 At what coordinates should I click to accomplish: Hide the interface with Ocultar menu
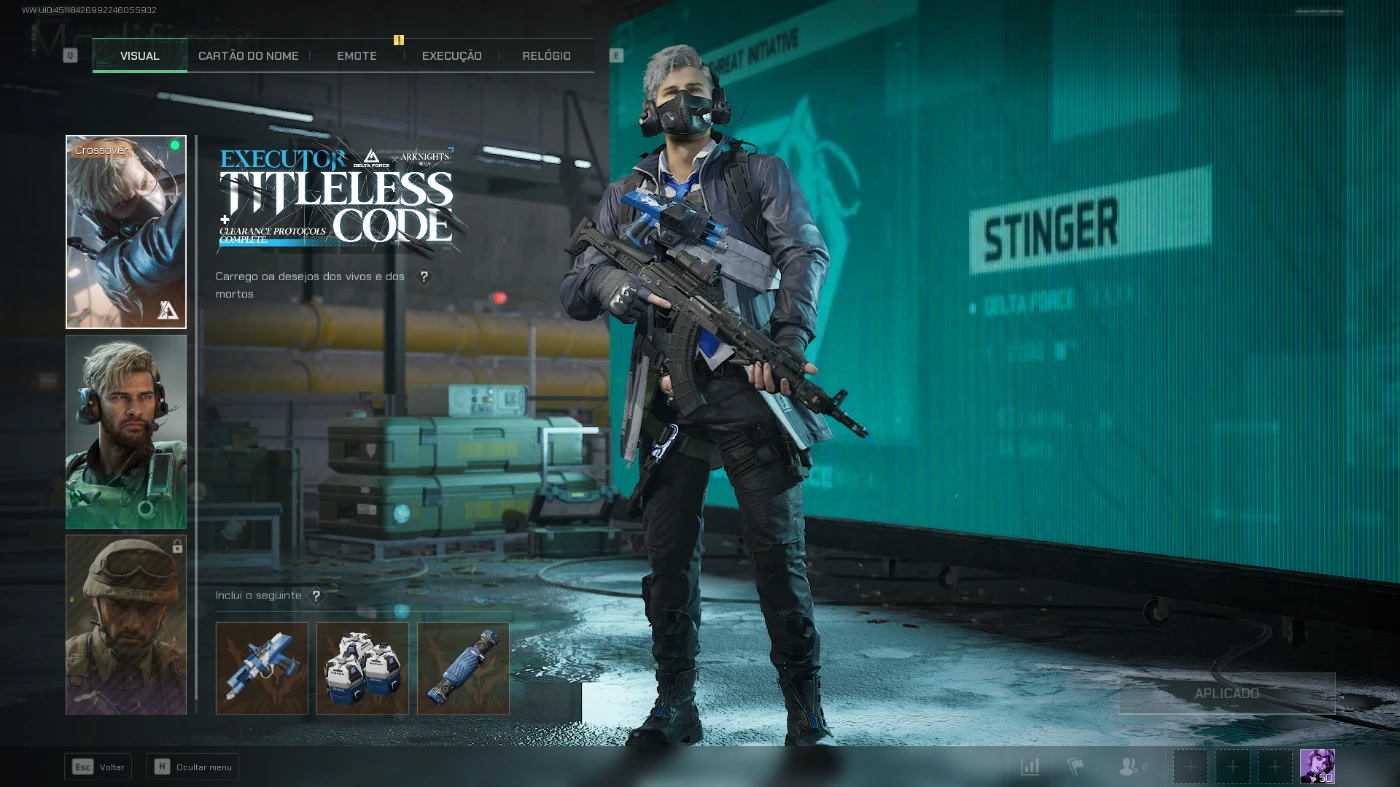click(x=192, y=767)
